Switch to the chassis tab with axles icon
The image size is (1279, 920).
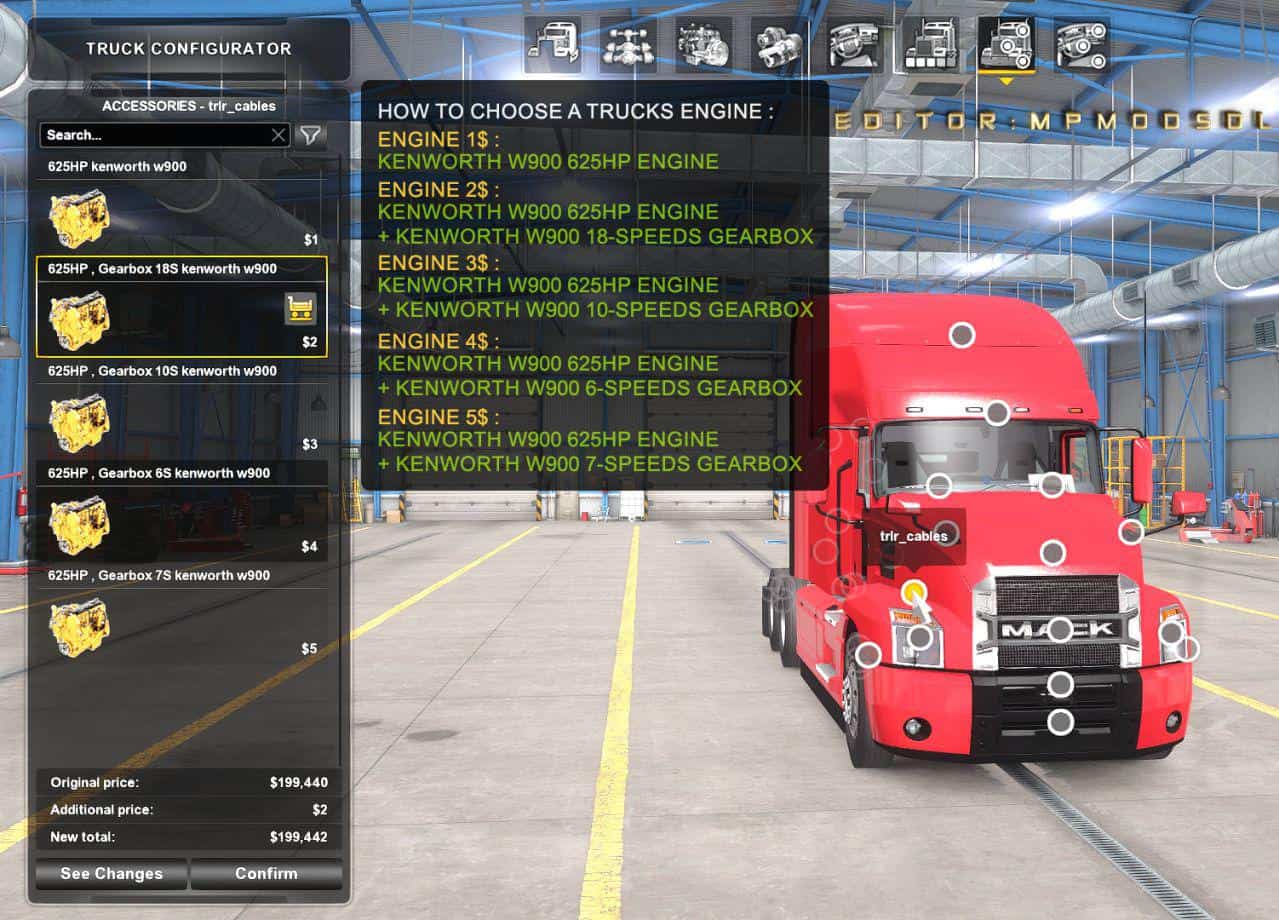tap(628, 45)
